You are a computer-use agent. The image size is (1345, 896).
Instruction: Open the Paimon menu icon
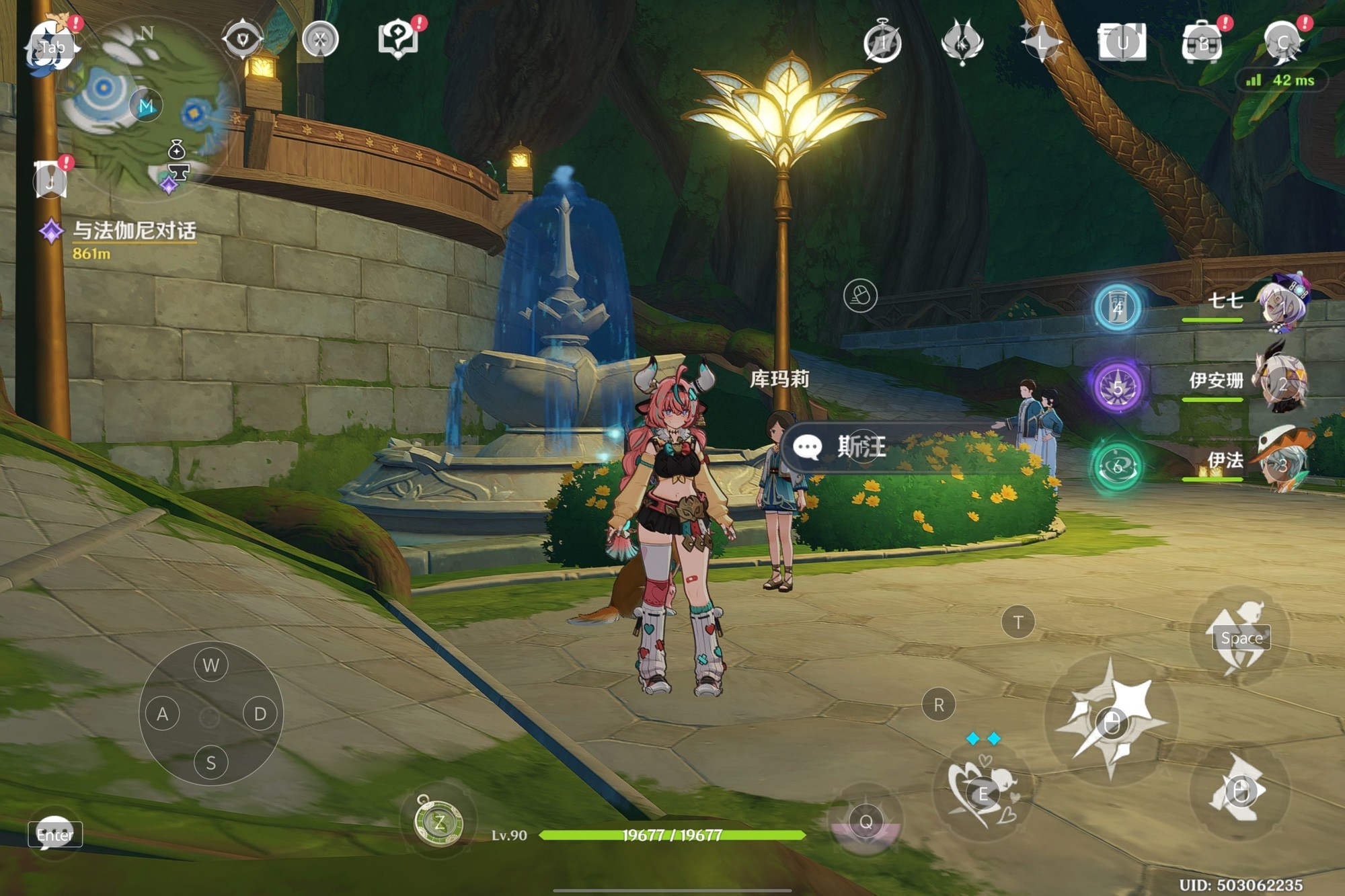(51, 44)
